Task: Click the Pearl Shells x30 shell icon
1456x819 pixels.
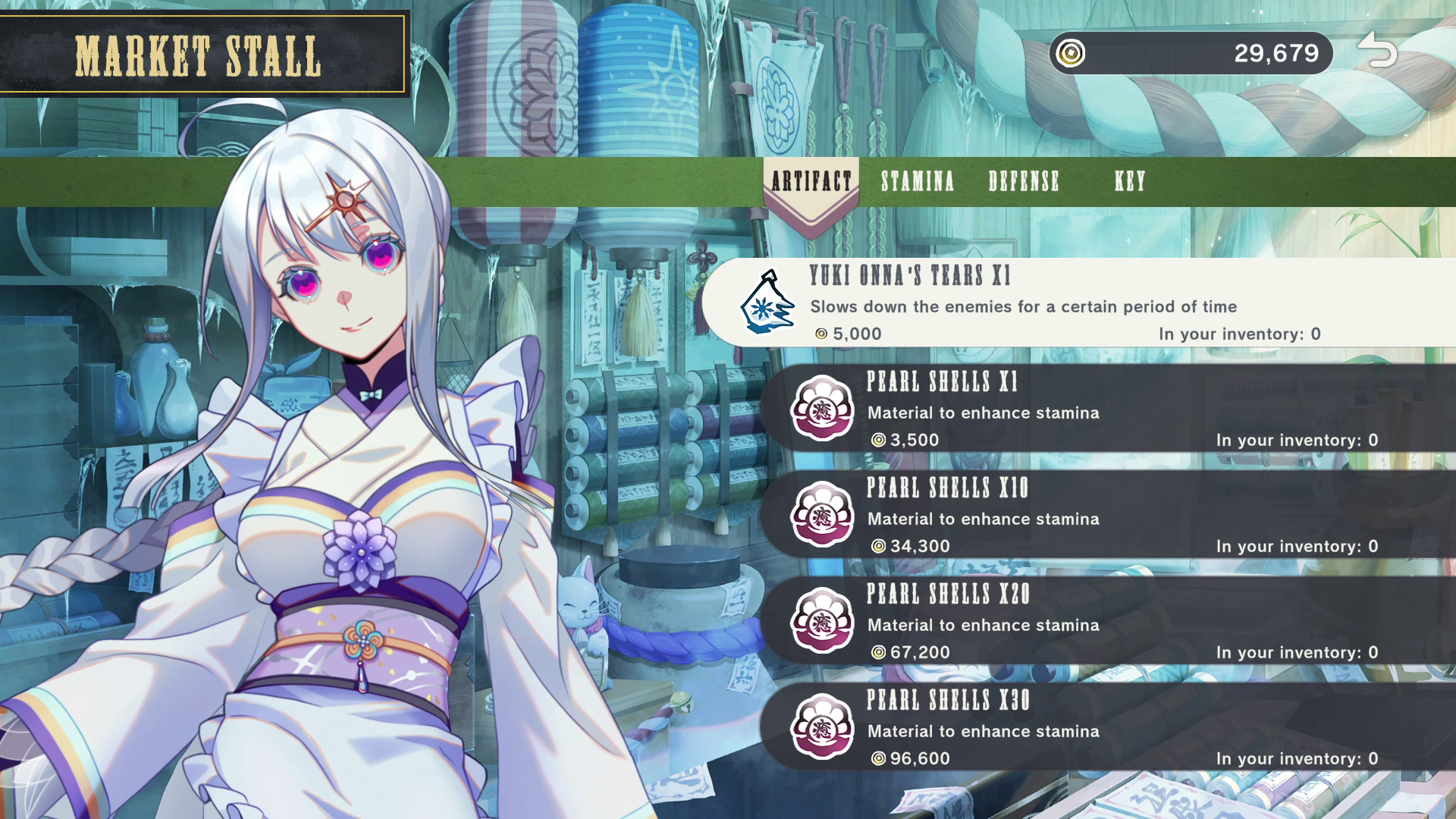Action: pyautogui.click(x=823, y=726)
